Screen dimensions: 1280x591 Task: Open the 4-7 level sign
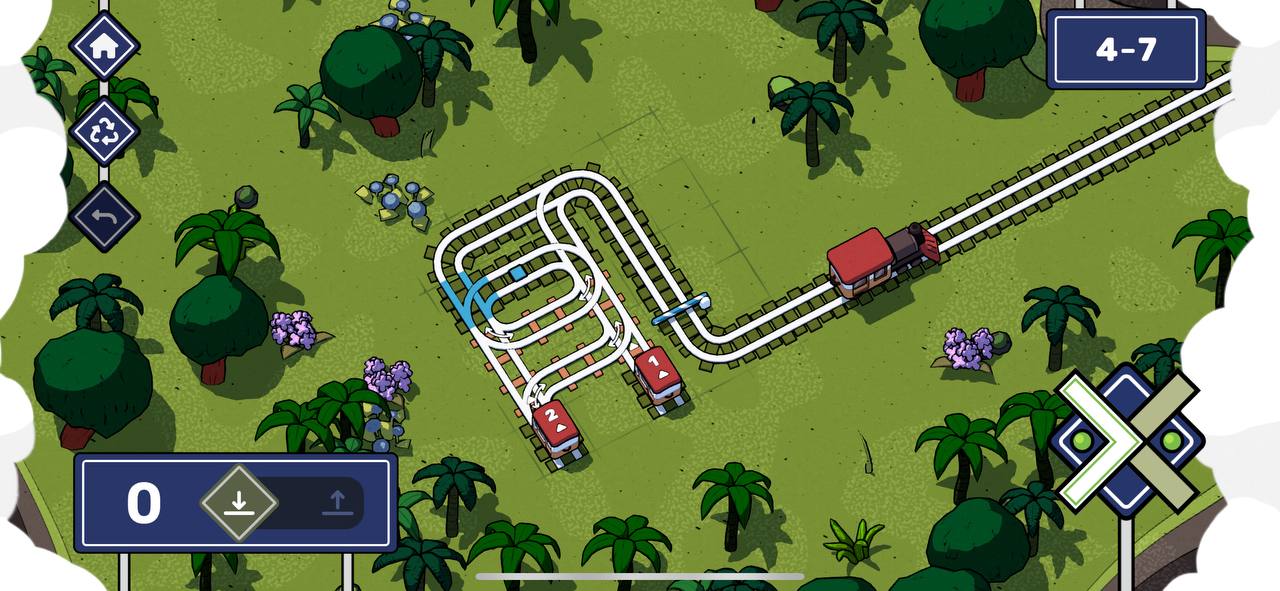coord(1125,49)
